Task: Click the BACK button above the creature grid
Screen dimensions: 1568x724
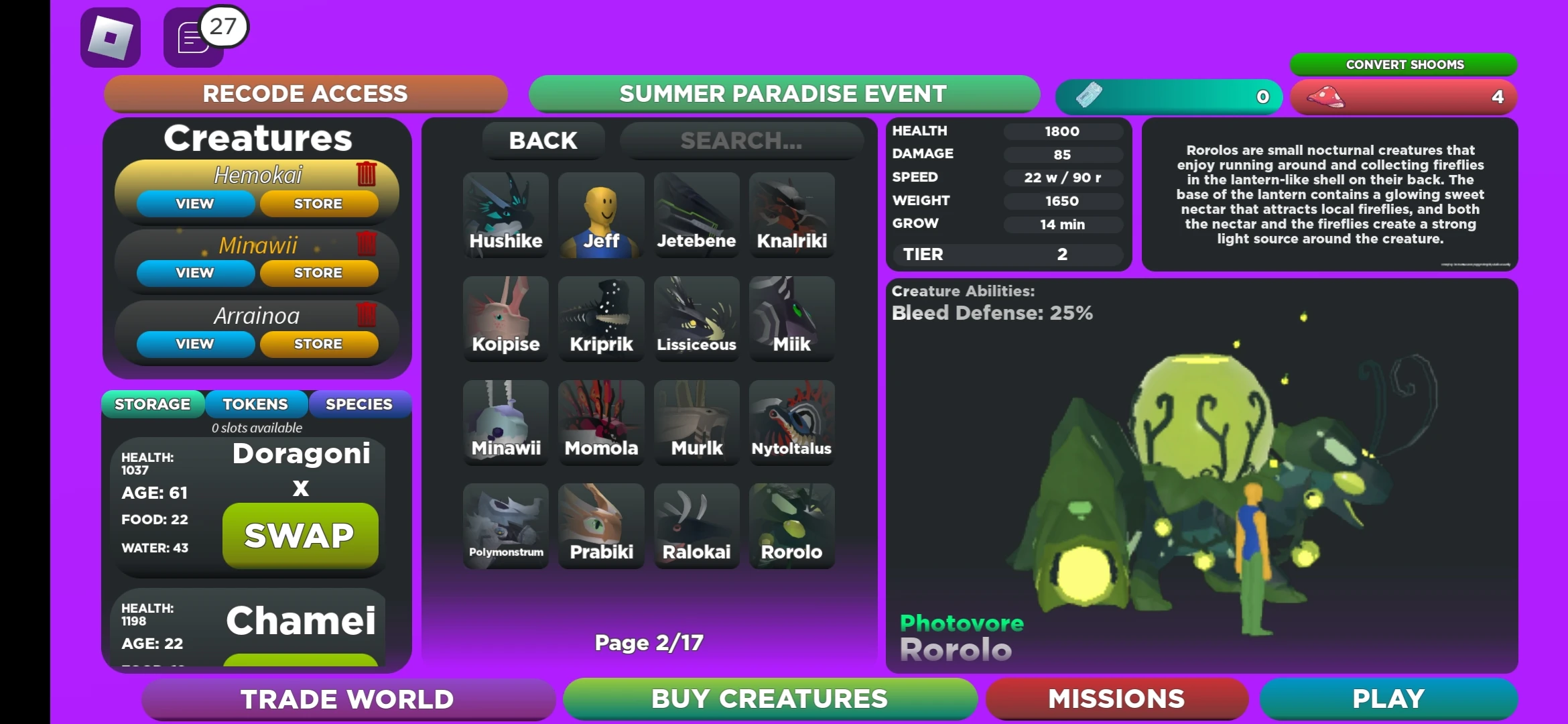Action: (543, 140)
